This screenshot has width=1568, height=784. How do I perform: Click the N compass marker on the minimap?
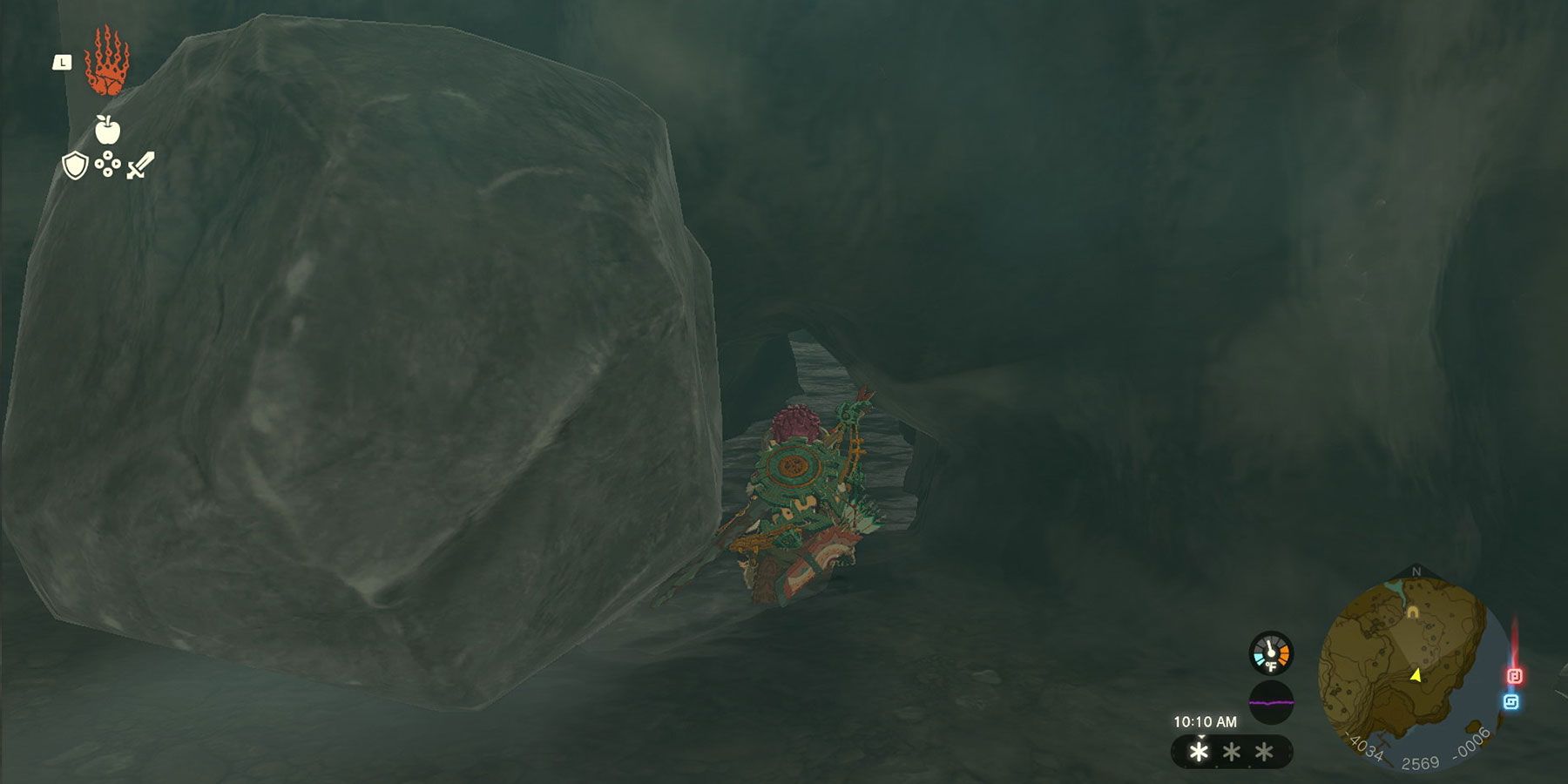pos(1416,571)
